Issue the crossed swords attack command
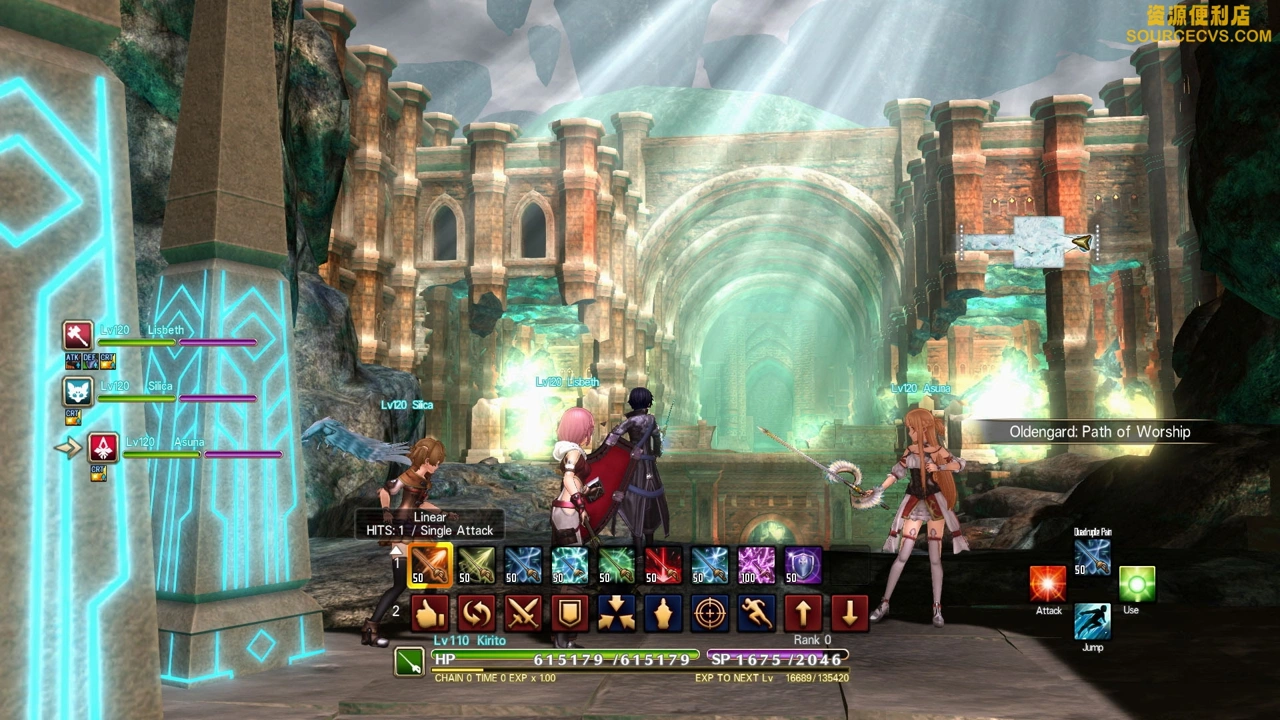This screenshot has height=720, width=1280. click(523, 612)
